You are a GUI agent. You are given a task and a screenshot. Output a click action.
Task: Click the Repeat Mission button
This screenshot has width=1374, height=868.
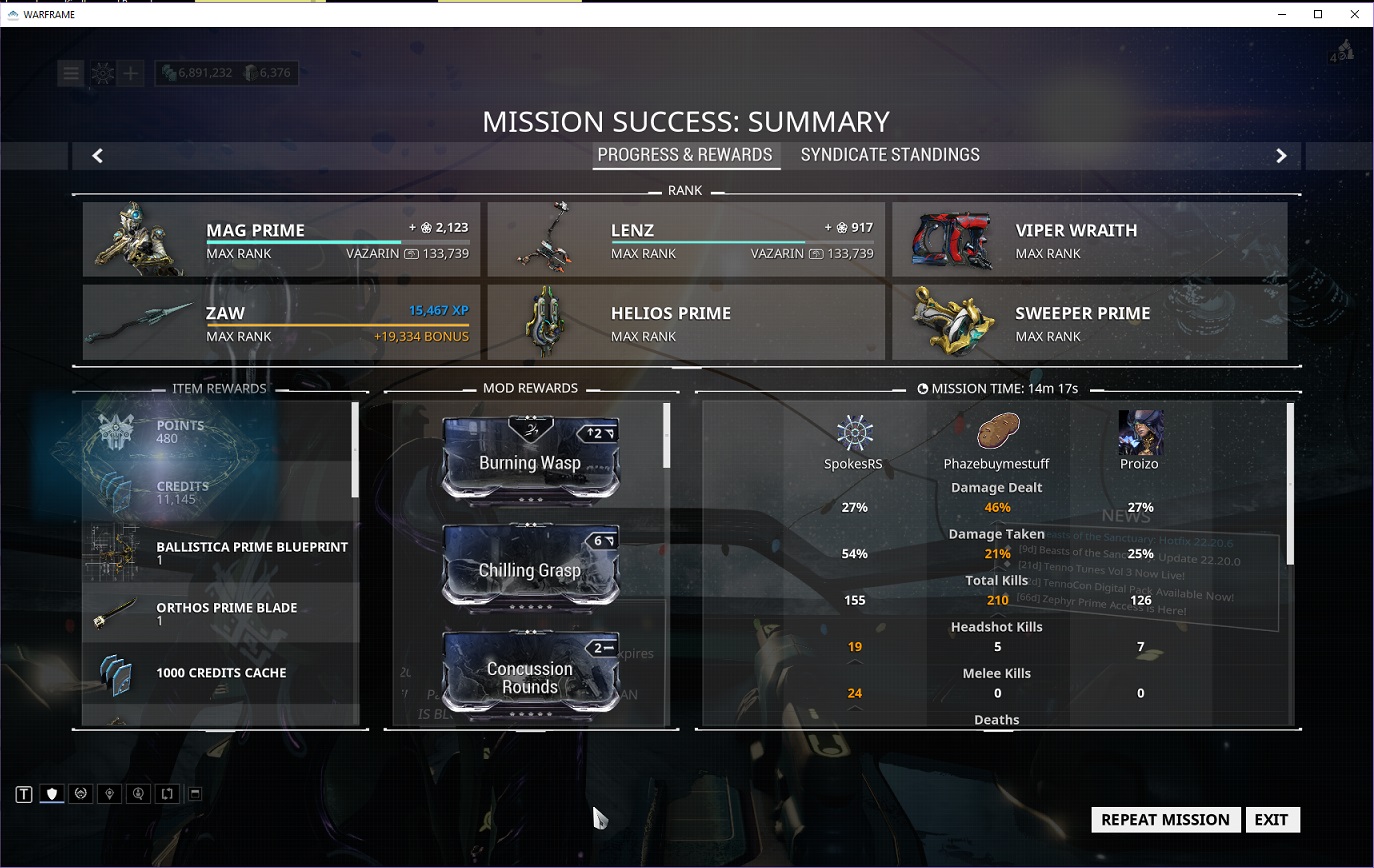click(x=1165, y=820)
